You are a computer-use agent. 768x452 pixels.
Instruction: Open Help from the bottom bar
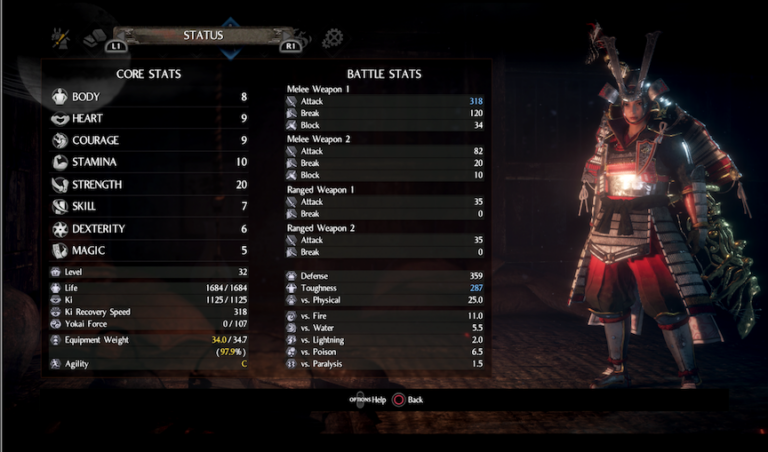[368, 400]
